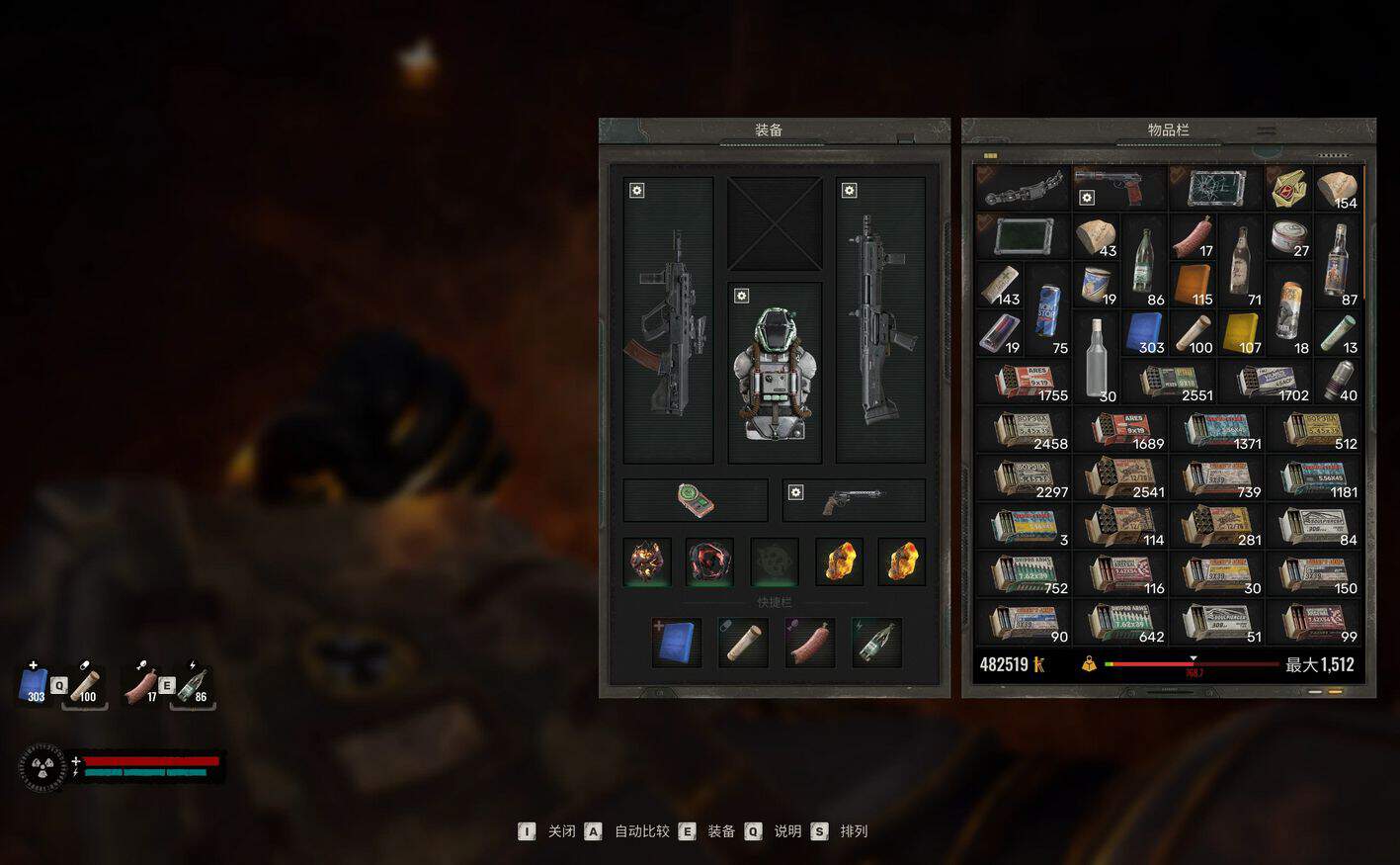Select the yellow medkit stack of 107
This screenshot has width=1400, height=865.
1241,333
